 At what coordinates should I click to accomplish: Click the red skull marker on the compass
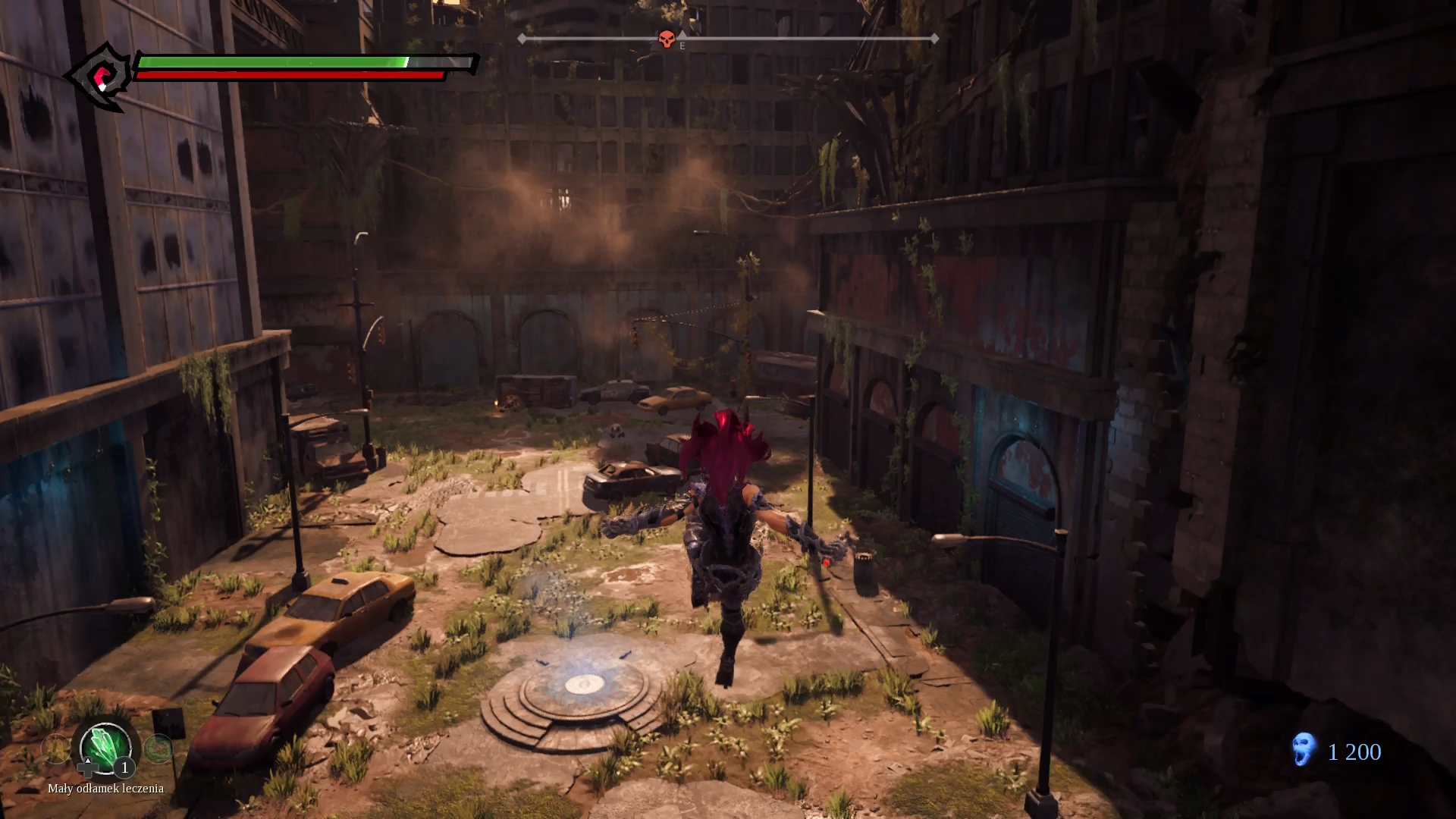[667, 39]
